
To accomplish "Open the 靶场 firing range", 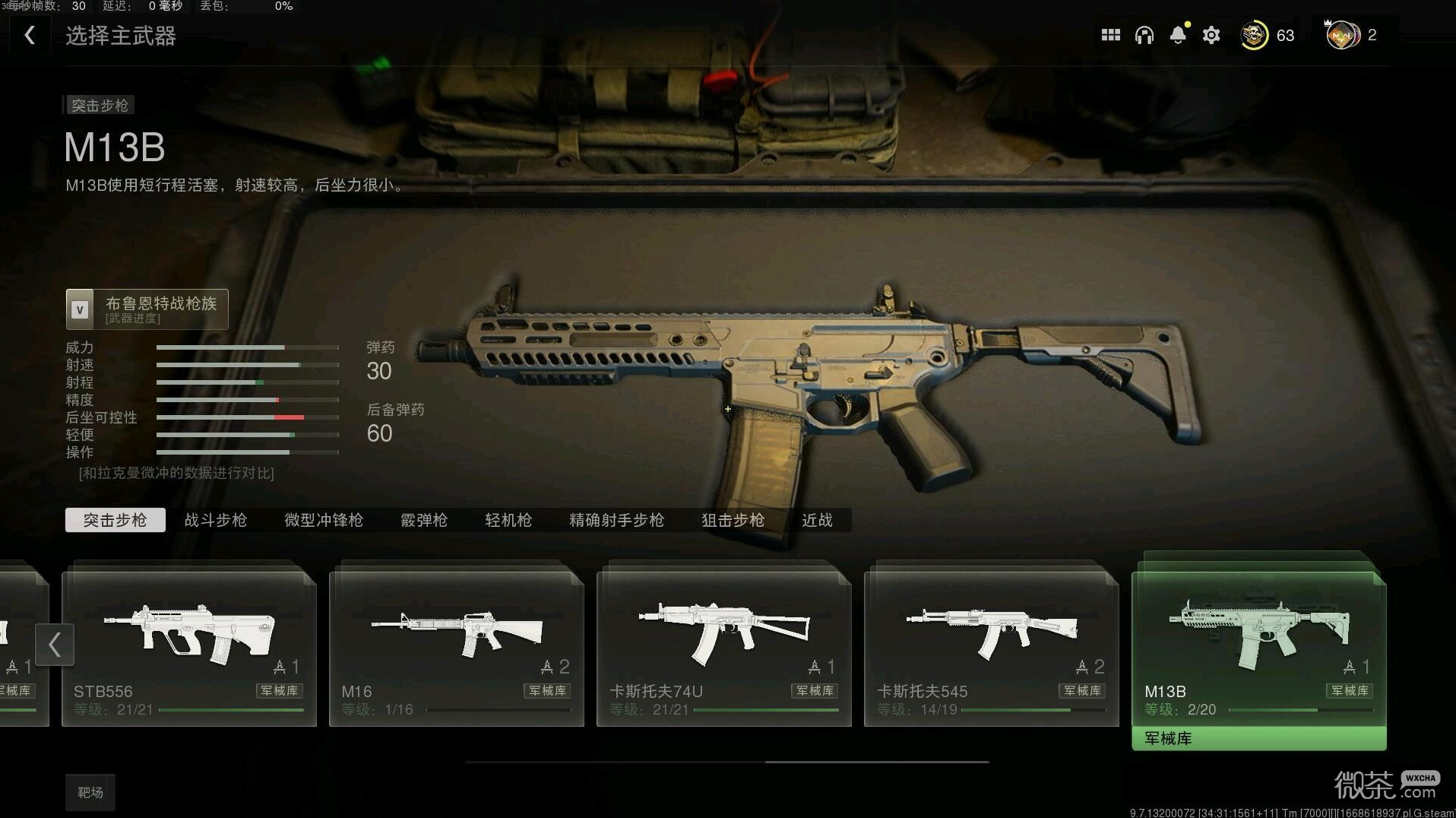I will point(90,792).
